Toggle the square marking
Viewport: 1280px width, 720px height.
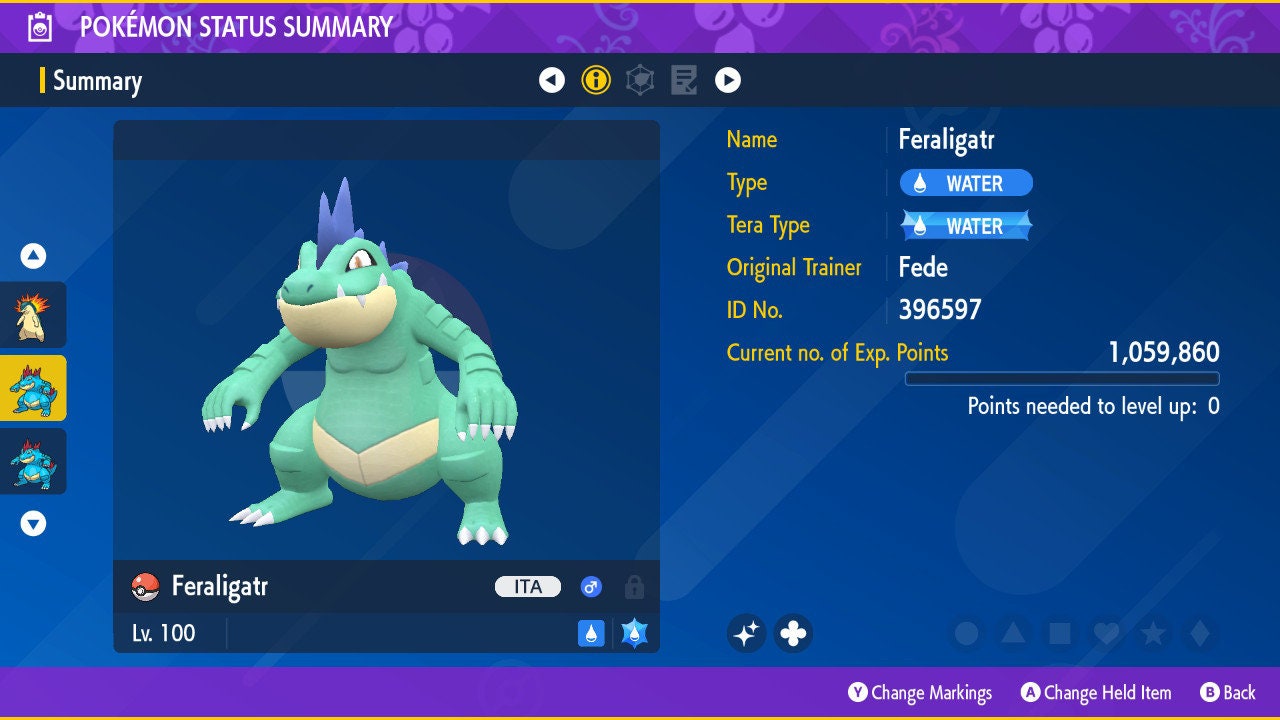click(x=1059, y=633)
